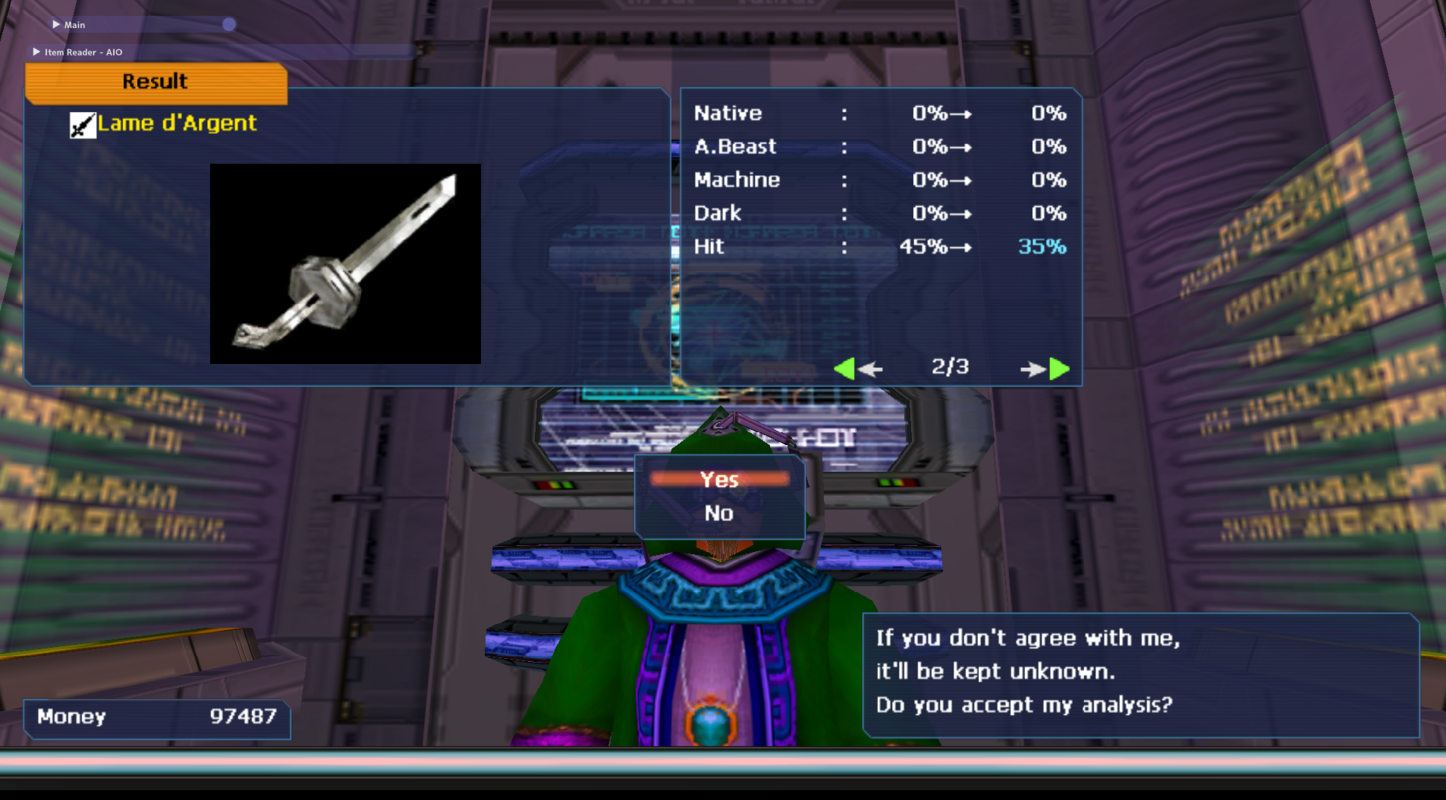Screen dimensions: 1446x800
Task: Click the orange Result banner
Action: (155, 82)
